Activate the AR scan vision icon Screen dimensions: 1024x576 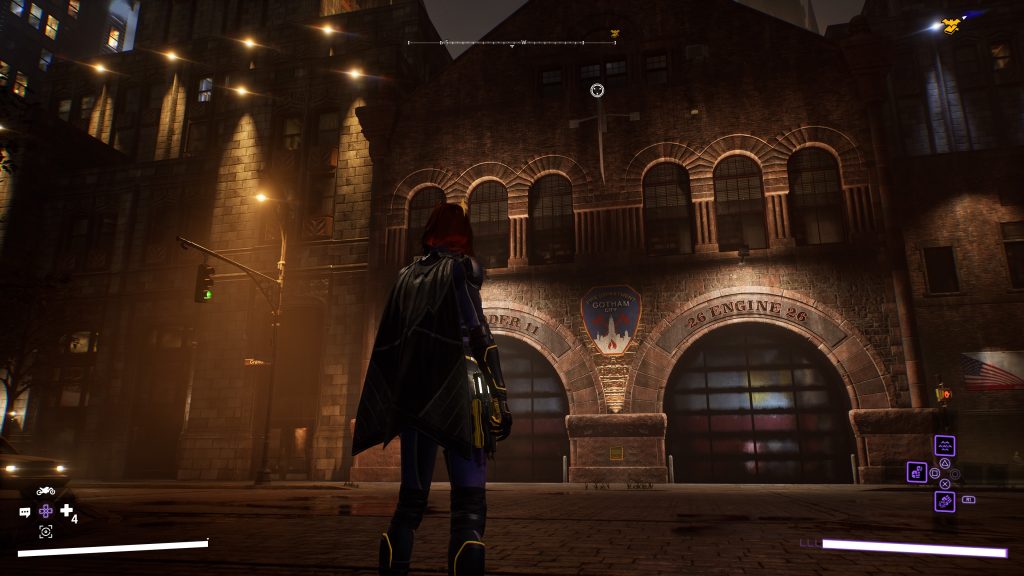tap(45, 532)
